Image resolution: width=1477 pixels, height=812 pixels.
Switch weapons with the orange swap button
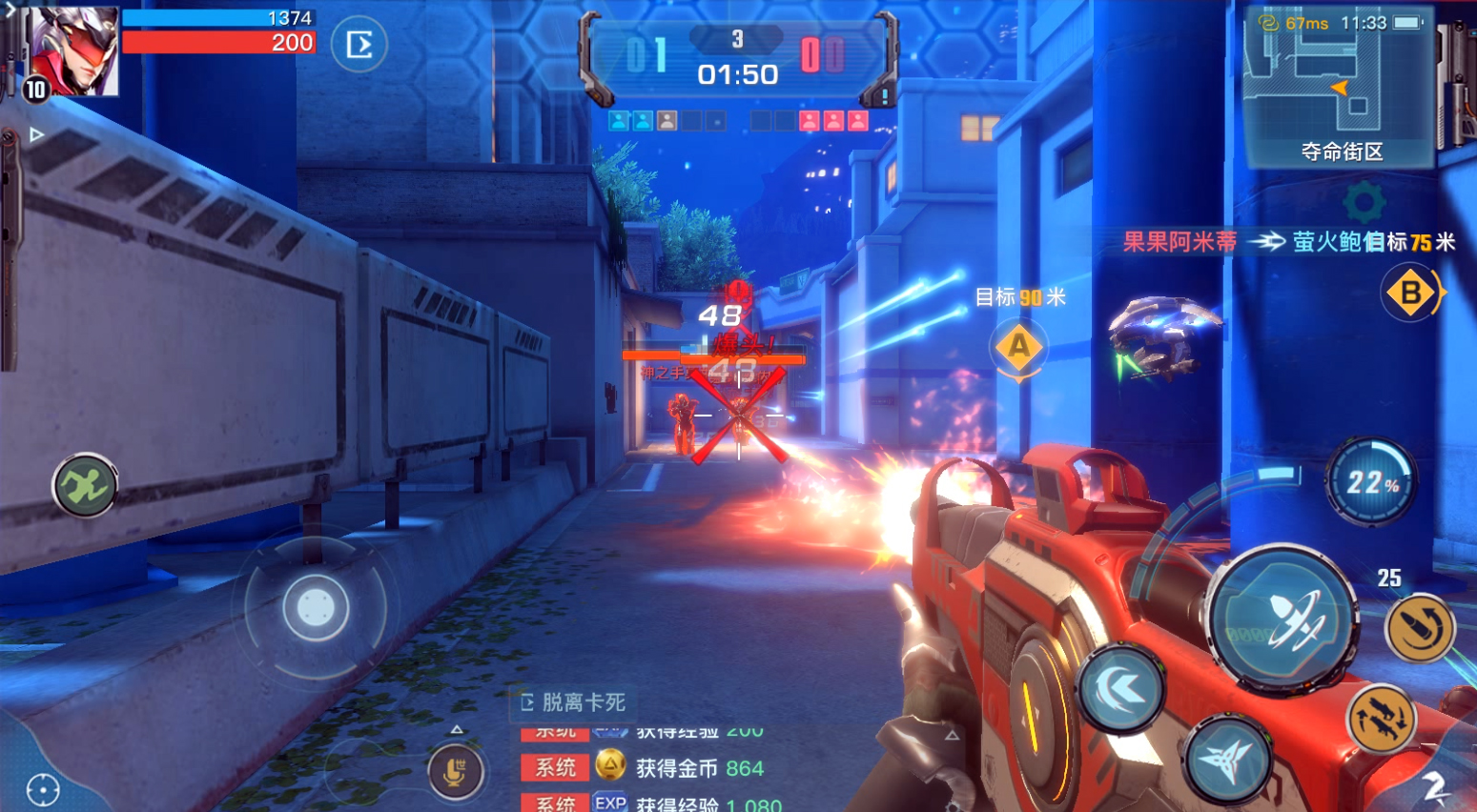tap(1382, 720)
